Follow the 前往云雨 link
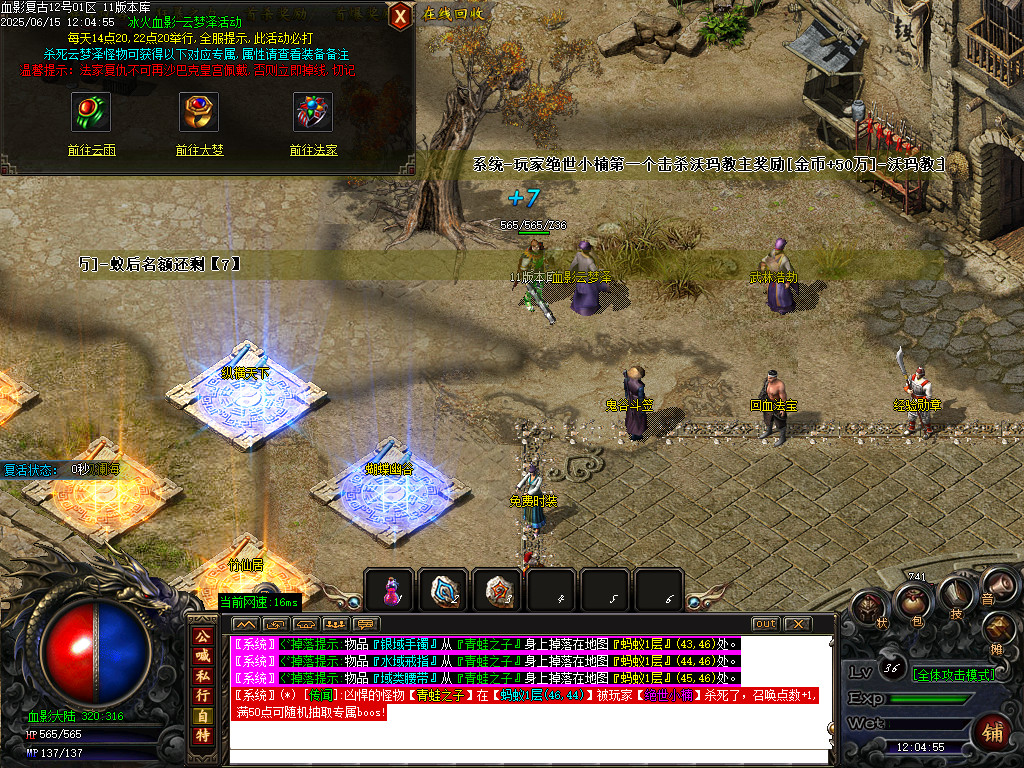The width and height of the screenshot is (1024, 768). [x=91, y=150]
